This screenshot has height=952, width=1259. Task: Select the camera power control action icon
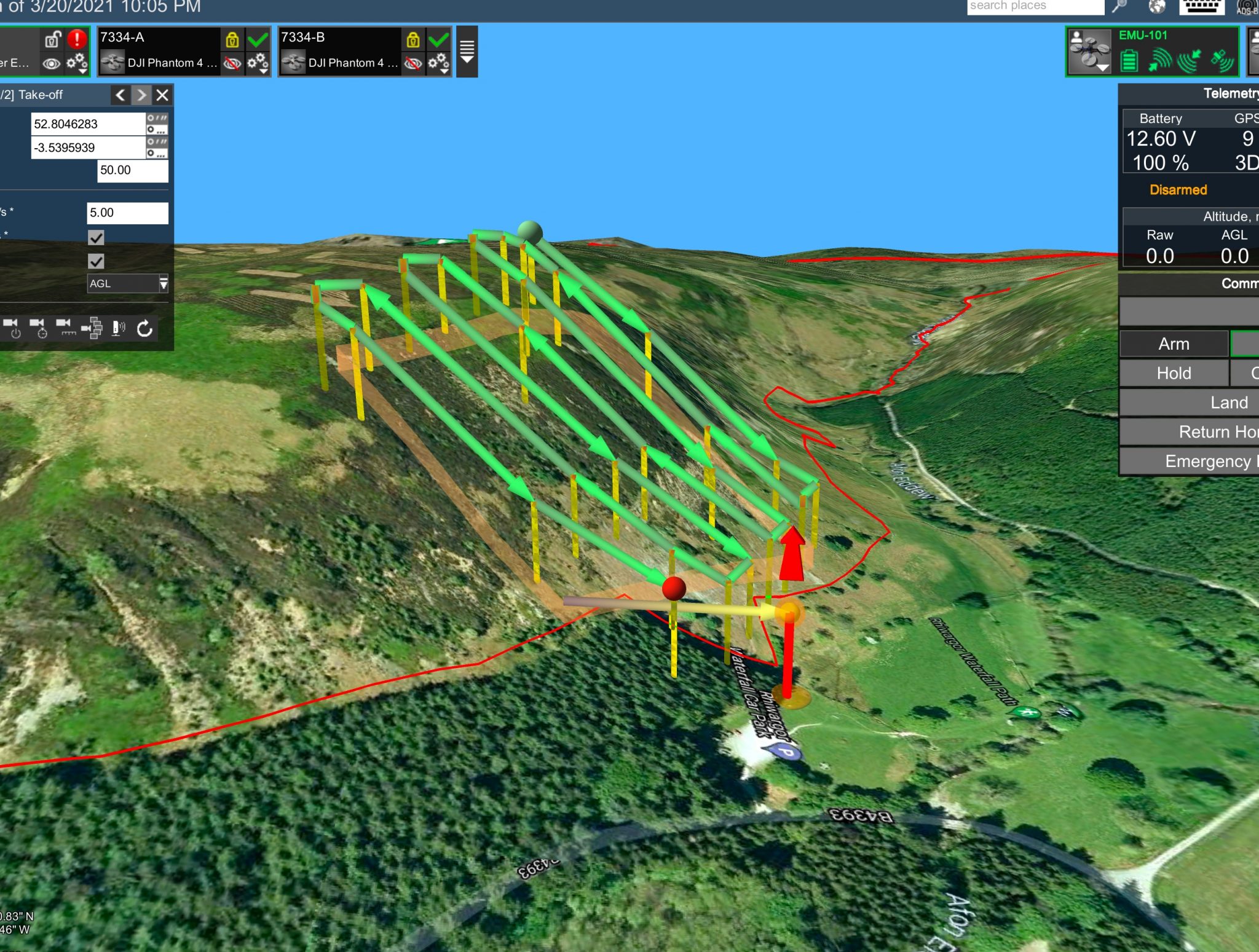pos(12,329)
